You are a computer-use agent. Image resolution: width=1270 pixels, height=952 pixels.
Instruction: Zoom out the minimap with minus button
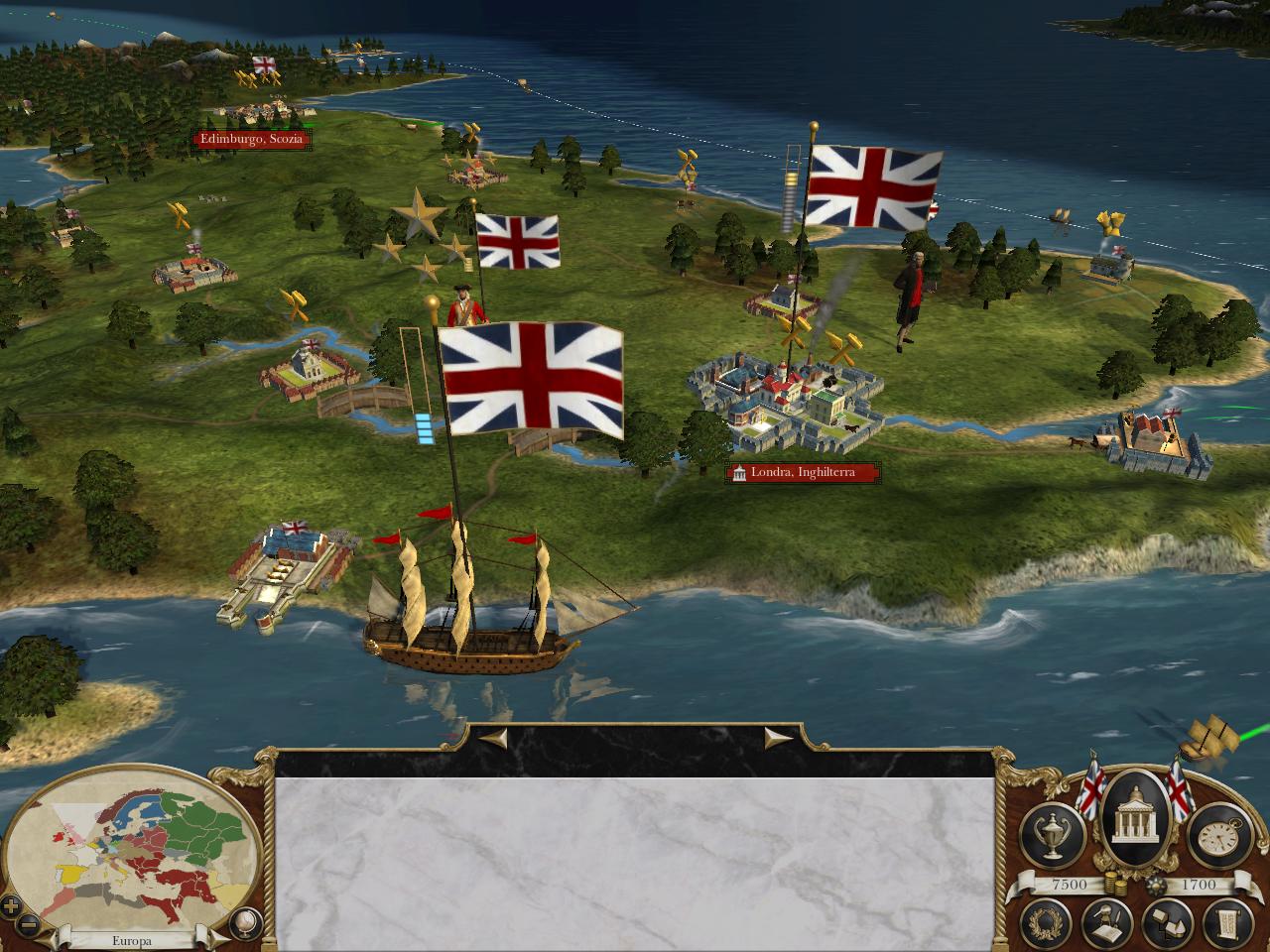(29, 924)
